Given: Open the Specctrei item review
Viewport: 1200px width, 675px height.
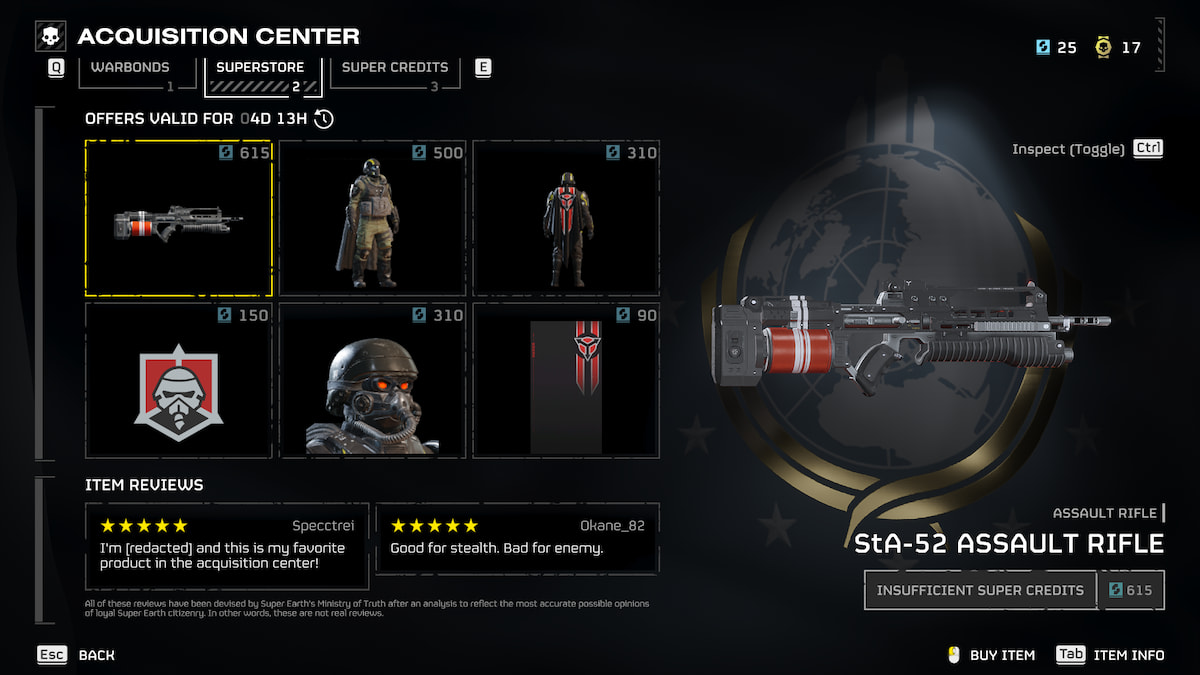Looking at the screenshot, I should pyautogui.click(x=227, y=546).
